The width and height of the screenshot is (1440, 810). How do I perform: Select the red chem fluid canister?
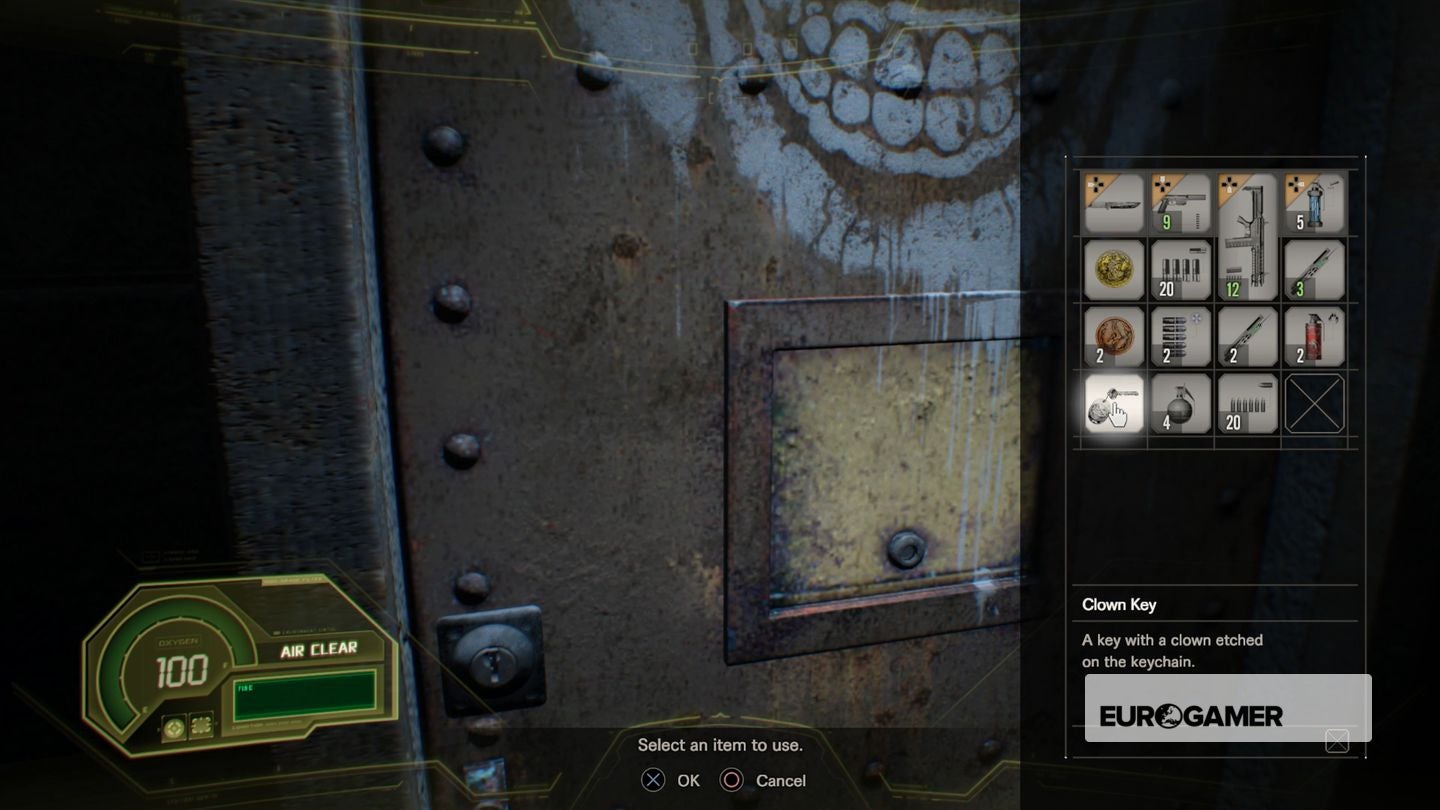[1314, 337]
